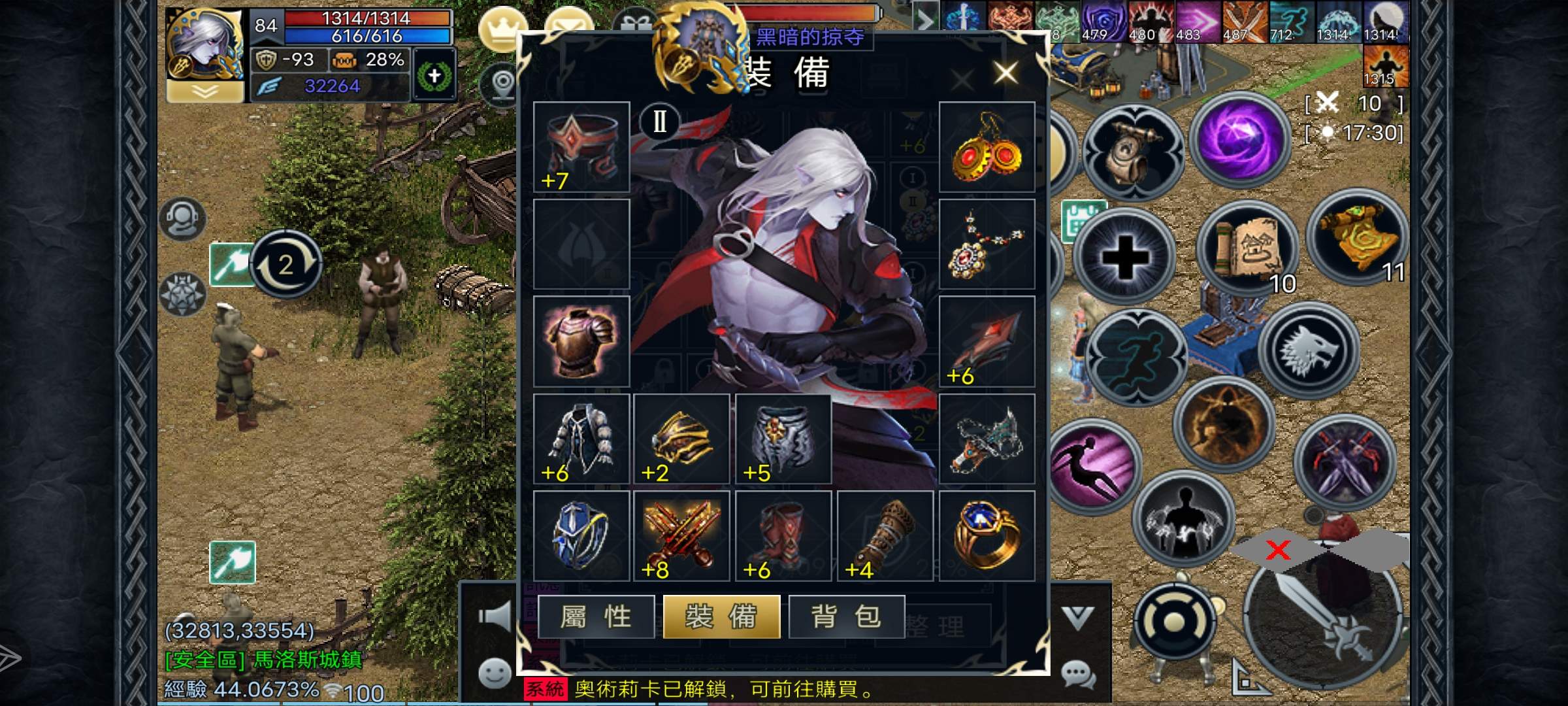This screenshot has width=1568, height=706.
Task: Choose the +2 golden gauntlet slot
Action: pyautogui.click(x=681, y=439)
